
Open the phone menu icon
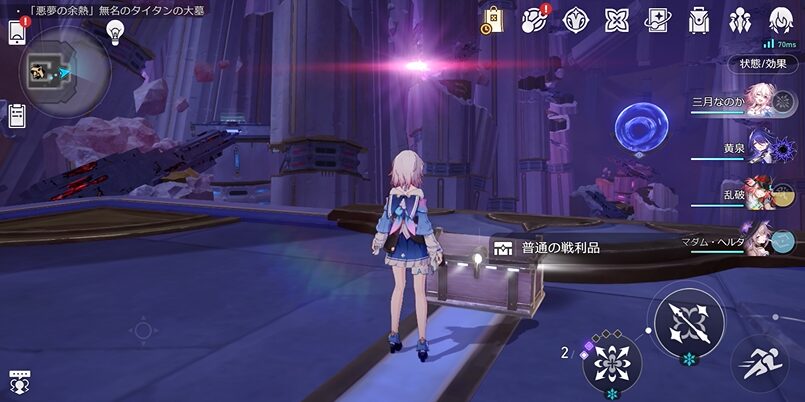coord(17,32)
